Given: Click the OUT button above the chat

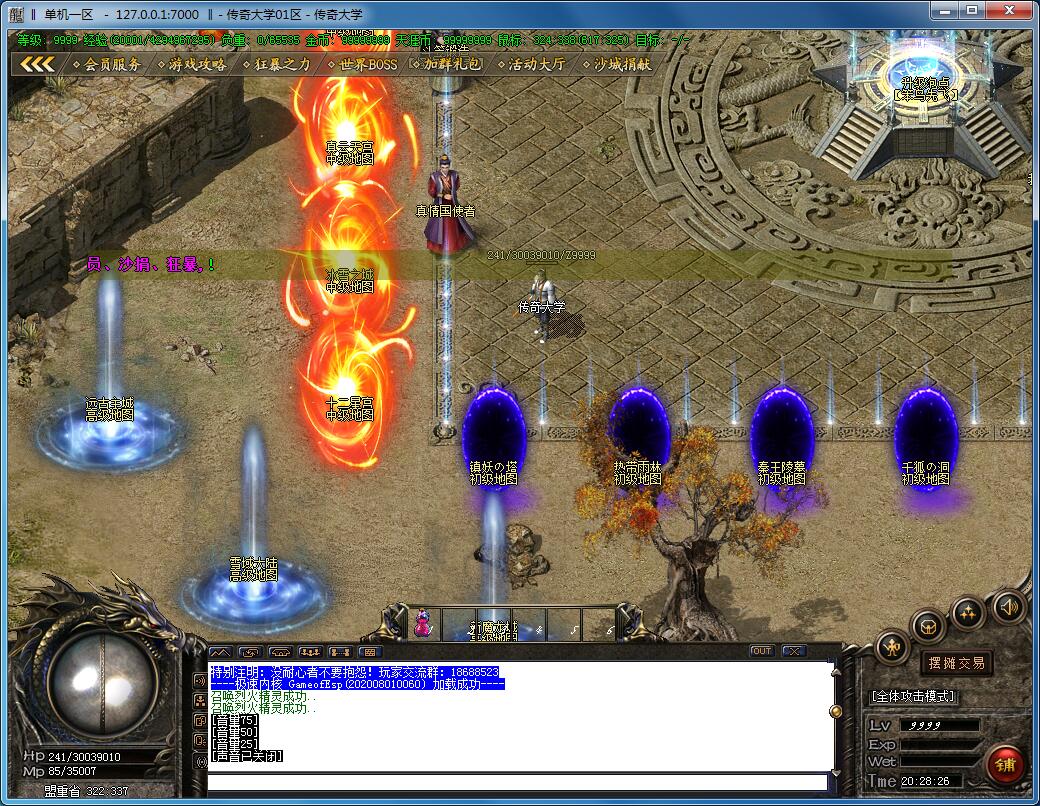Looking at the screenshot, I should (x=762, y=651).
